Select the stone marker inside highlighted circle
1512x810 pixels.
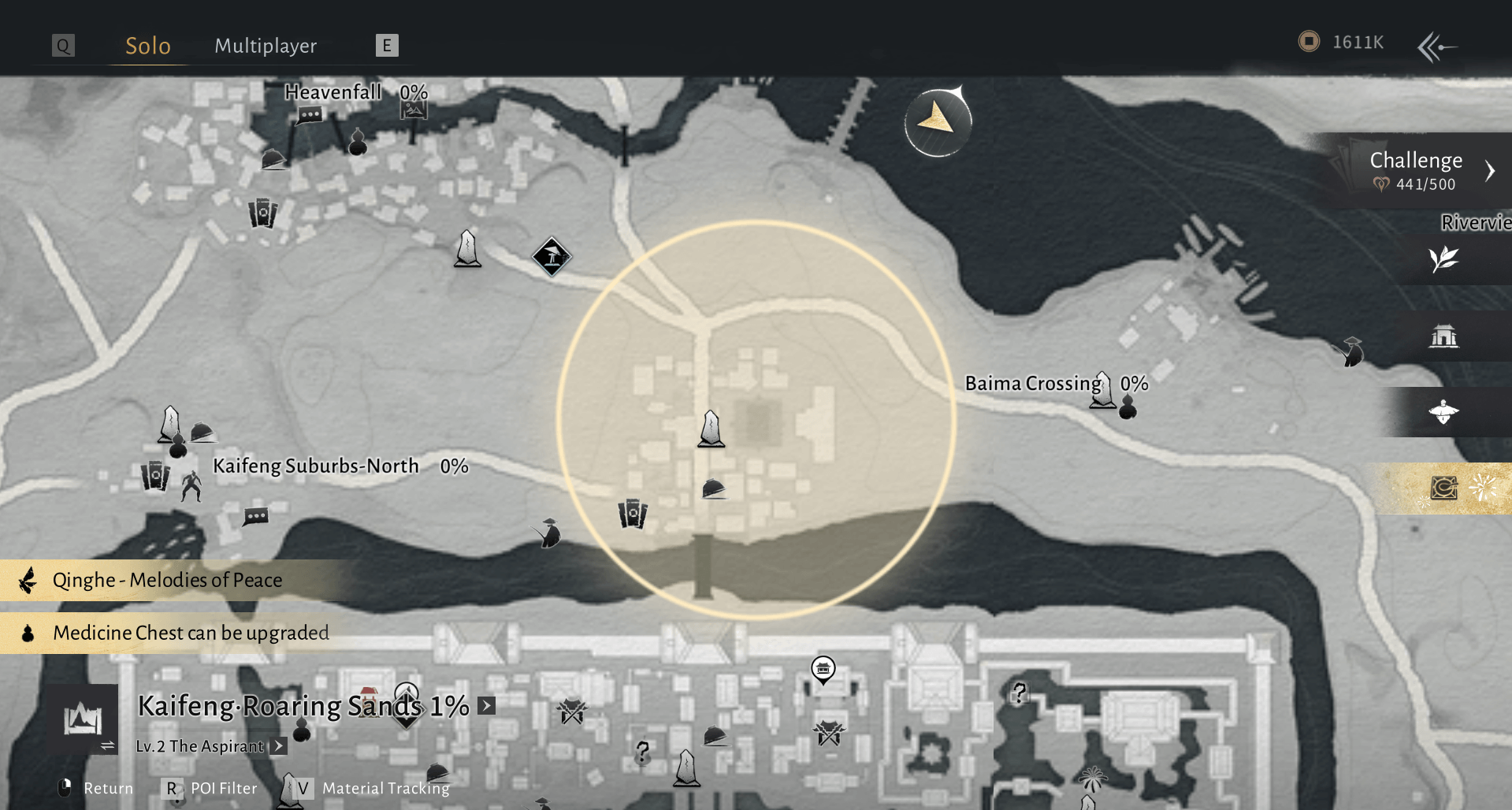[711, 429]
